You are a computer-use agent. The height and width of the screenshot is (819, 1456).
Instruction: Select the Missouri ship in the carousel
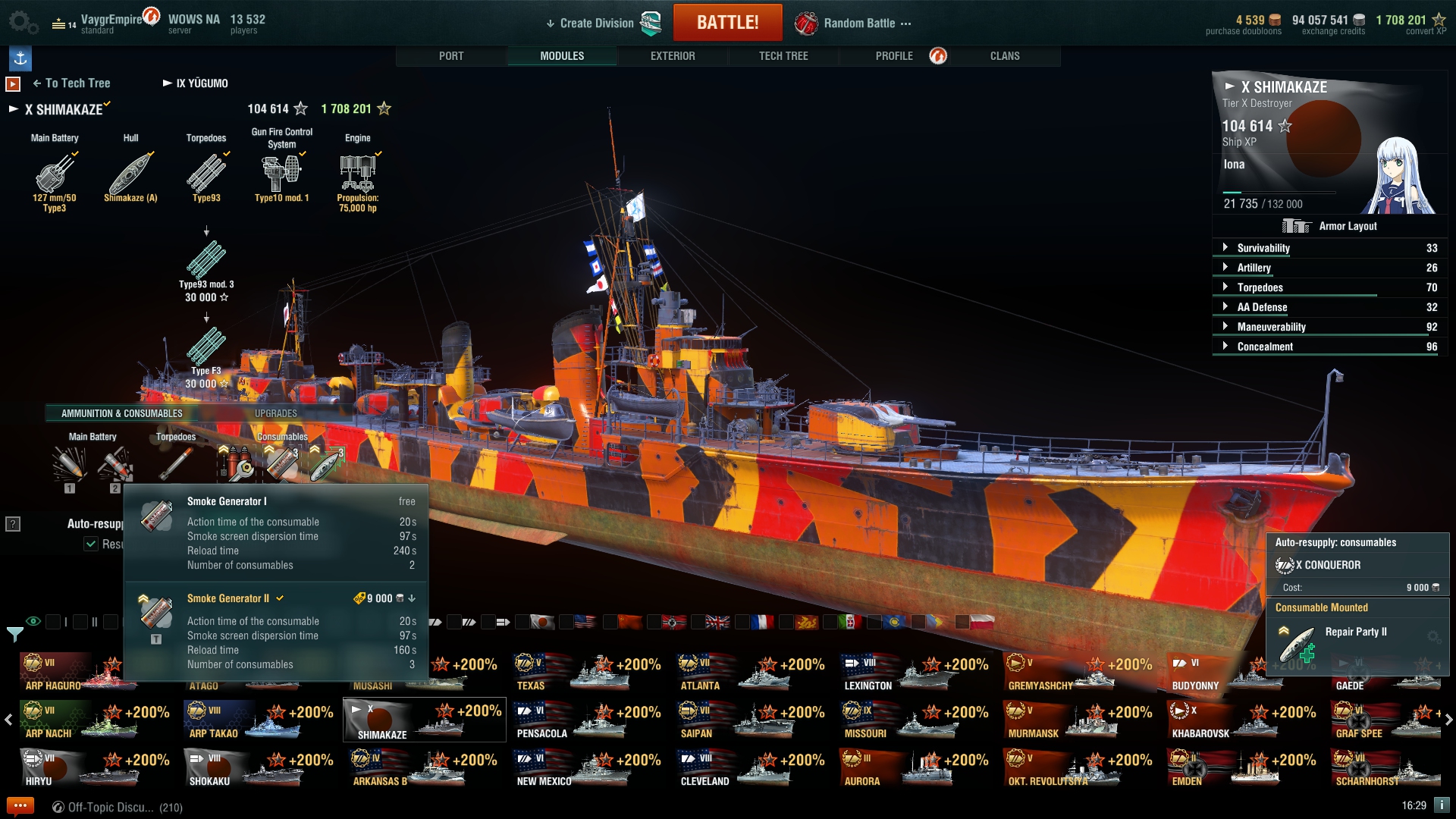914,720
